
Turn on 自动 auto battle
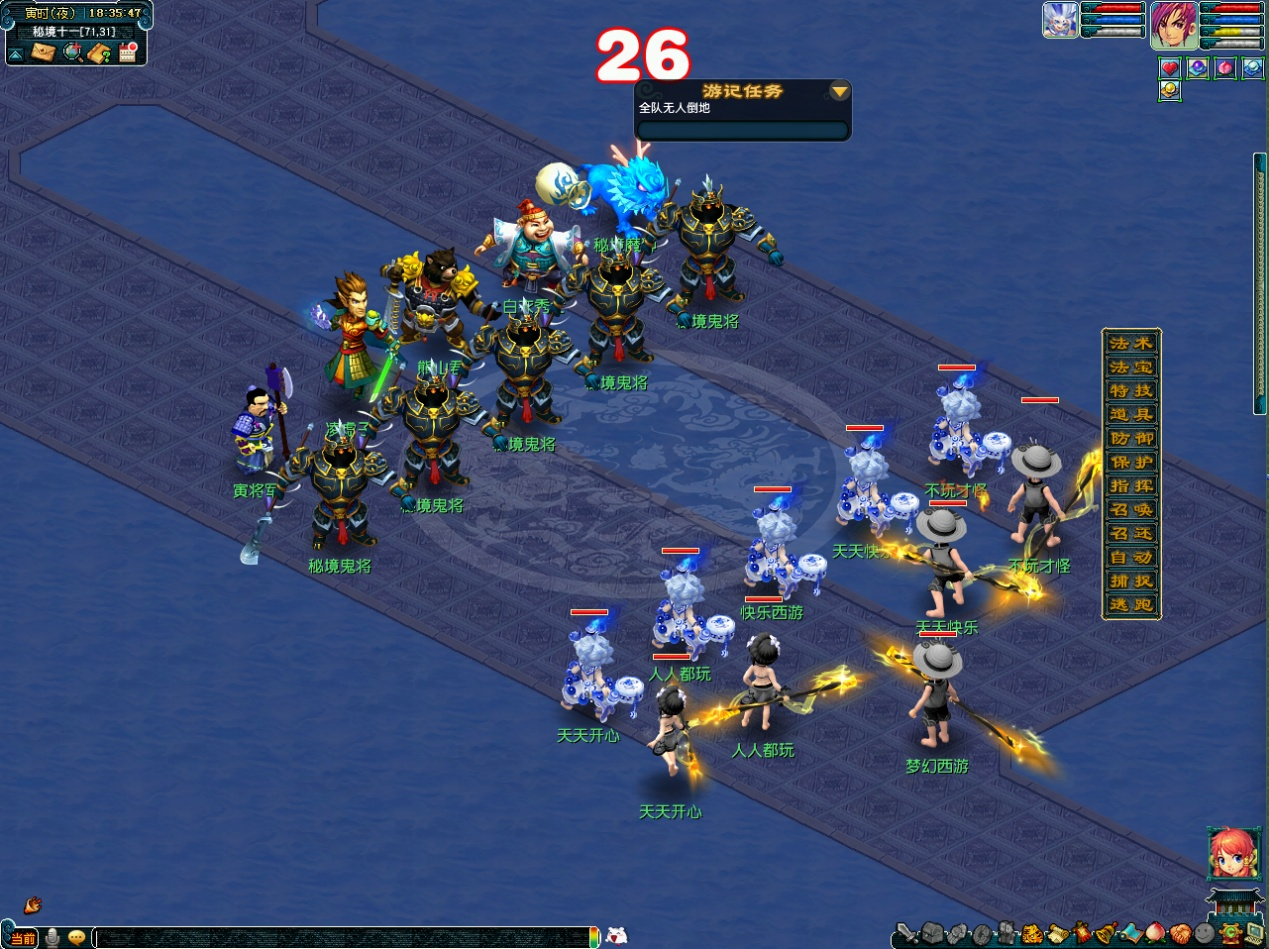(x=1131, y=557)
